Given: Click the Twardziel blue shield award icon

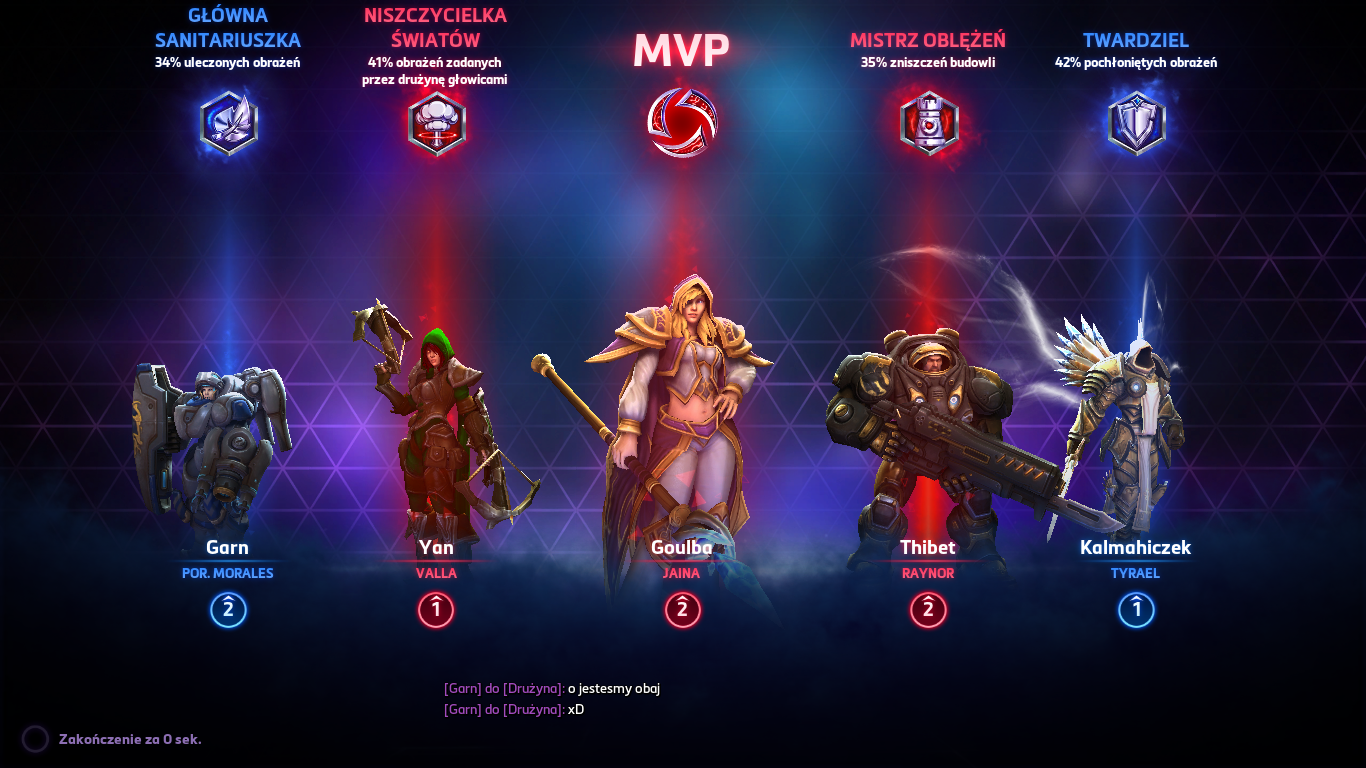Looking at the screenshot, I should 1135,120.
